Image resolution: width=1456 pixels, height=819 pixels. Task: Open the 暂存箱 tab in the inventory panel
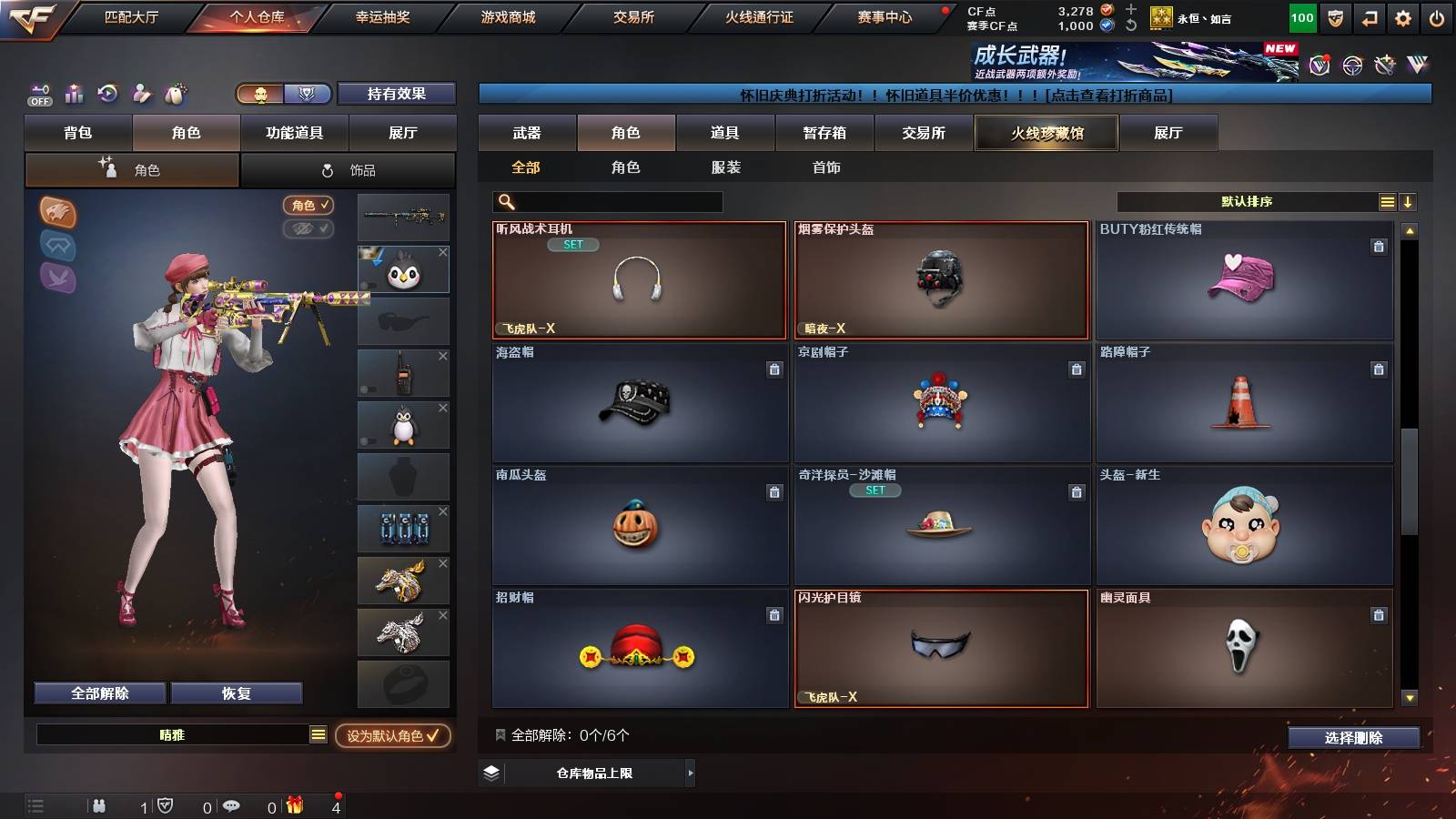point(822,133)
